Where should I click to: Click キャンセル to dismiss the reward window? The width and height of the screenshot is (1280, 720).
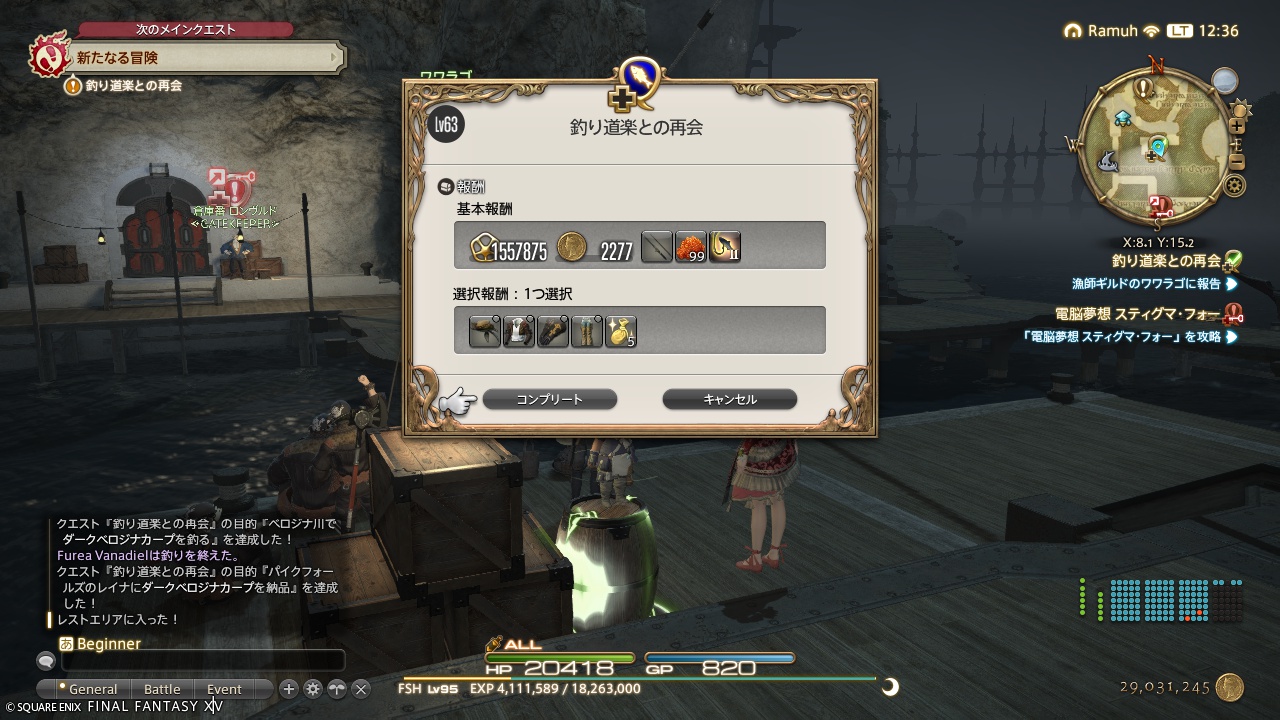pos(729,399)
